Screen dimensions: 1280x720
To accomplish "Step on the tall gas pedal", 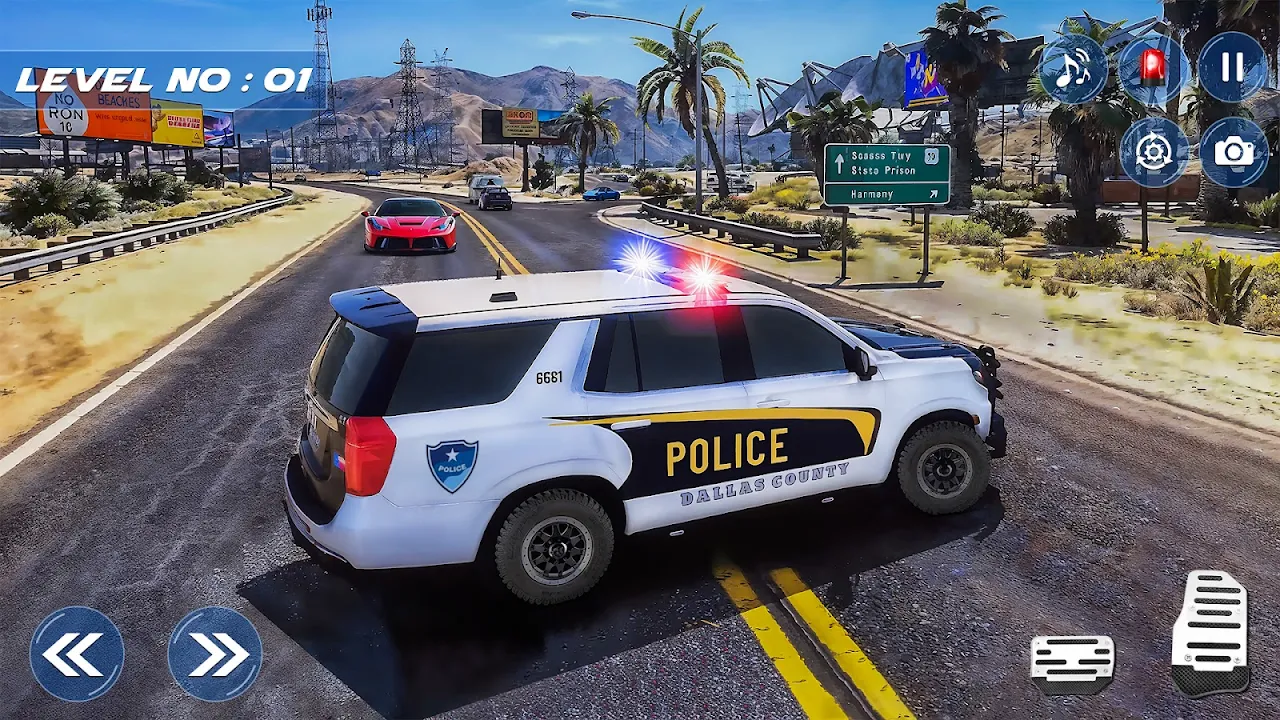I will (1210, 632).
